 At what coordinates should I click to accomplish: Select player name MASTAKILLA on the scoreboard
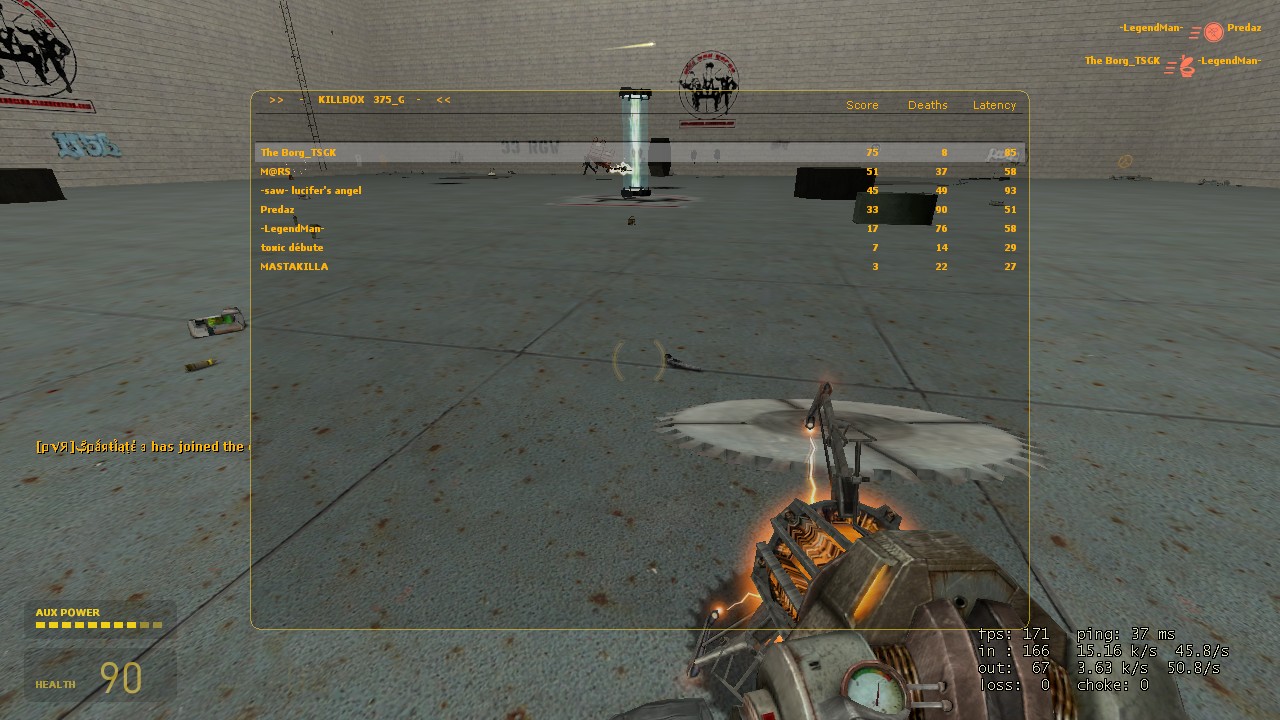294,266
